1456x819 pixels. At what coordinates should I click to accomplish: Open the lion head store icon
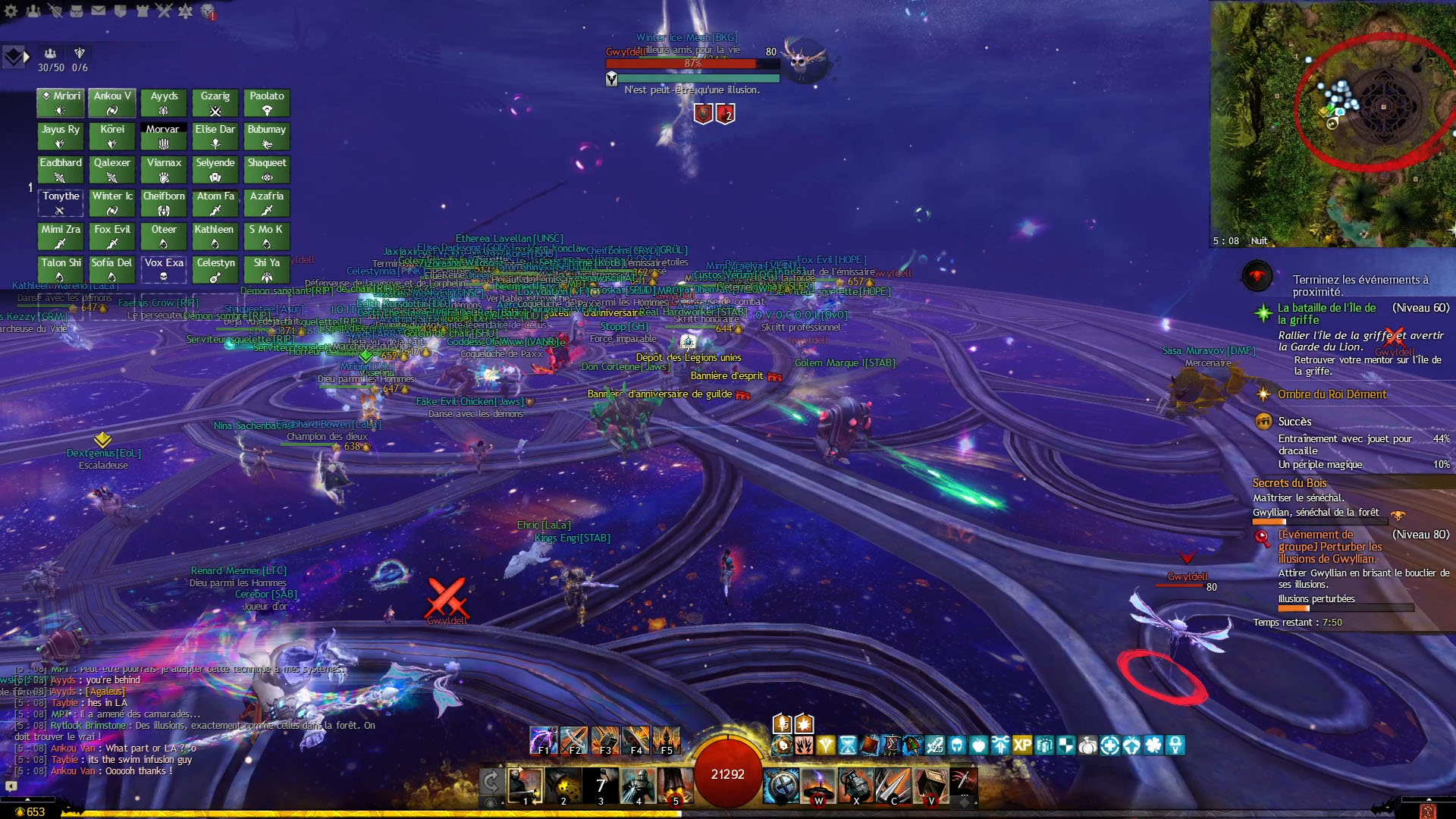point(208,11)
